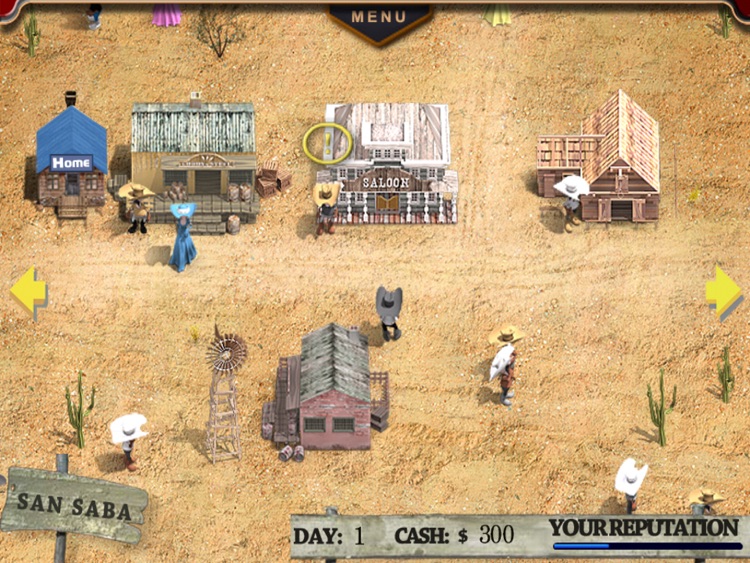Click the right yellow scroll arrow
Image resolution: width=750 pixels, height=563 pixels.
722,291
